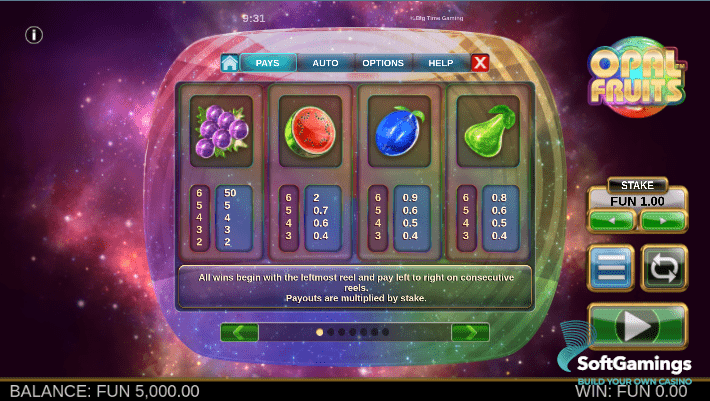Open the AUTO tab

(325, 63)
